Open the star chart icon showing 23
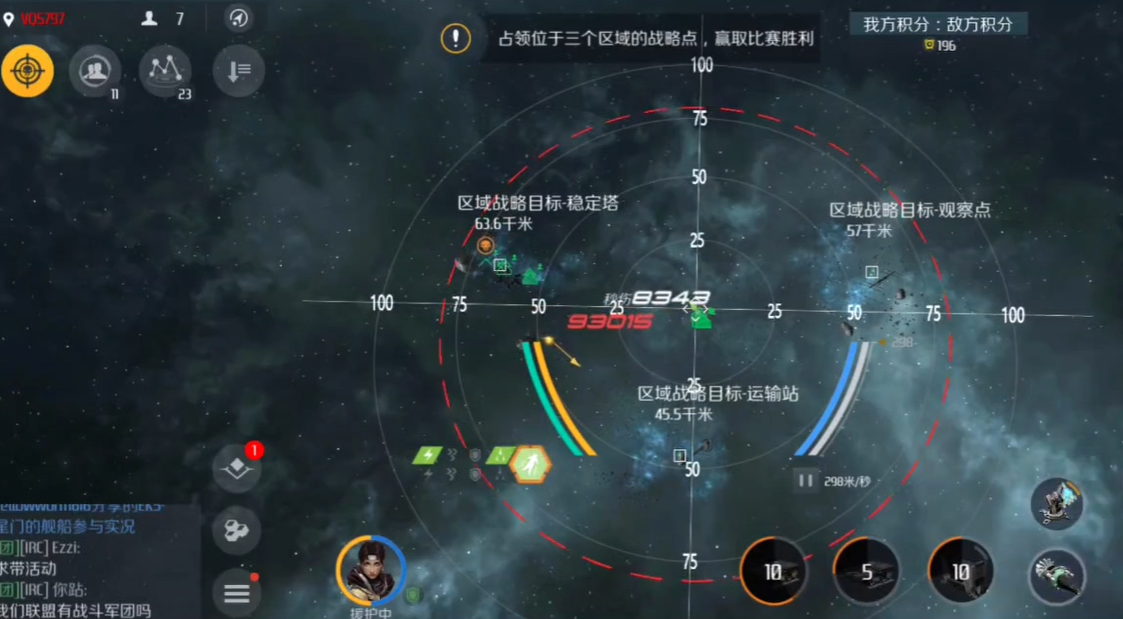 [165, 71]
